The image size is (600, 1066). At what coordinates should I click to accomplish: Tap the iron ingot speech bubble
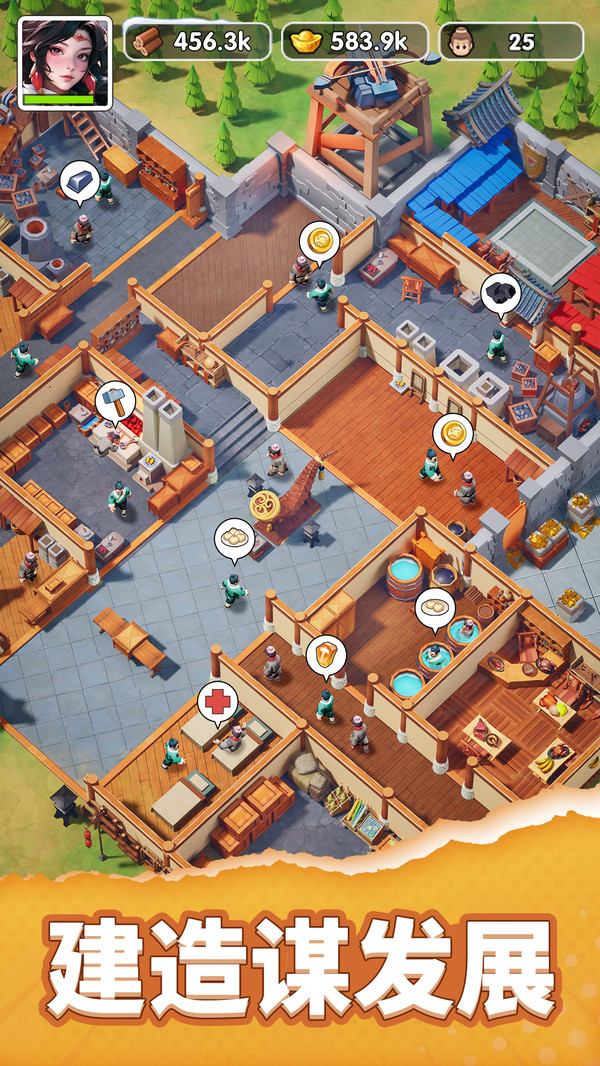coord(79,181)
